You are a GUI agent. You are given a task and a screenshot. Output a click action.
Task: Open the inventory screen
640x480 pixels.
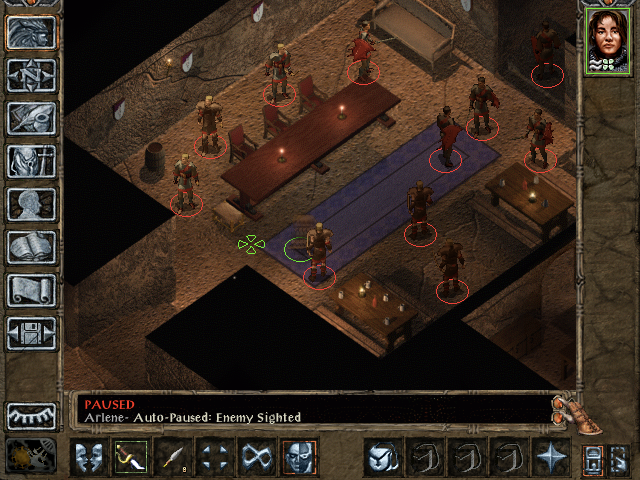tap(32, 161)
